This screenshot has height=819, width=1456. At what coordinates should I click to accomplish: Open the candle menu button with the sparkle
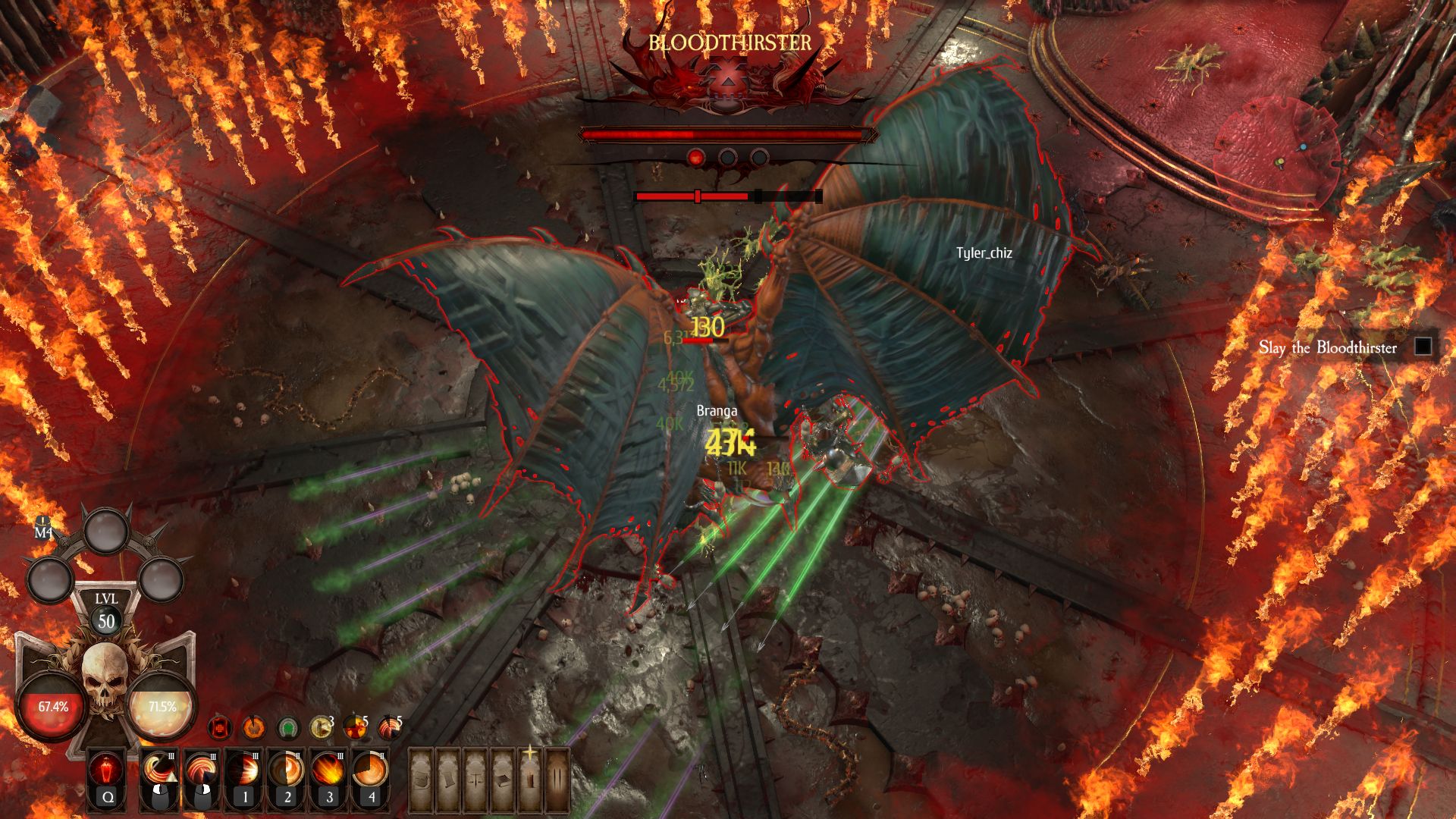[x=530, y=779]
